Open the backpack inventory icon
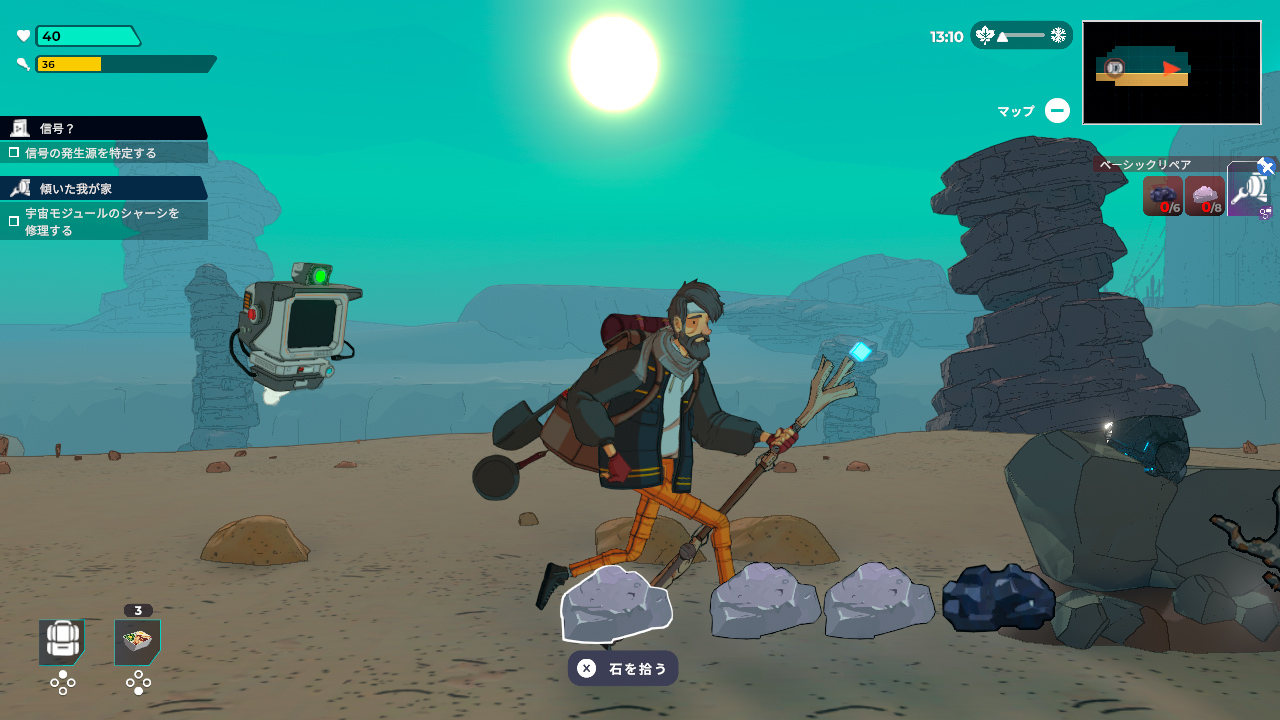 pyautogui.click(x=62, y=642)
